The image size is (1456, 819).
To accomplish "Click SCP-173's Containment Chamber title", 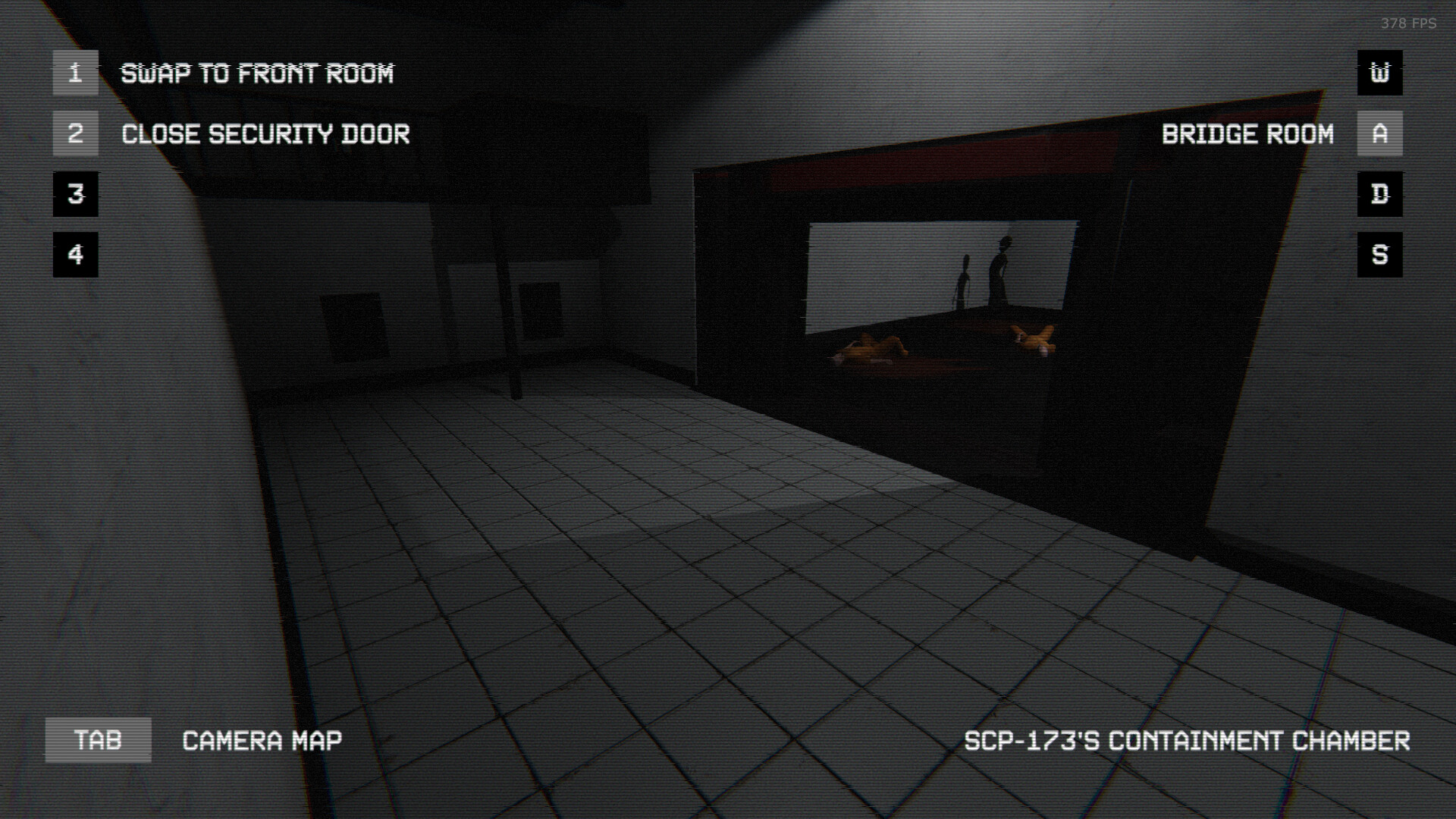I will point(1186,739).
